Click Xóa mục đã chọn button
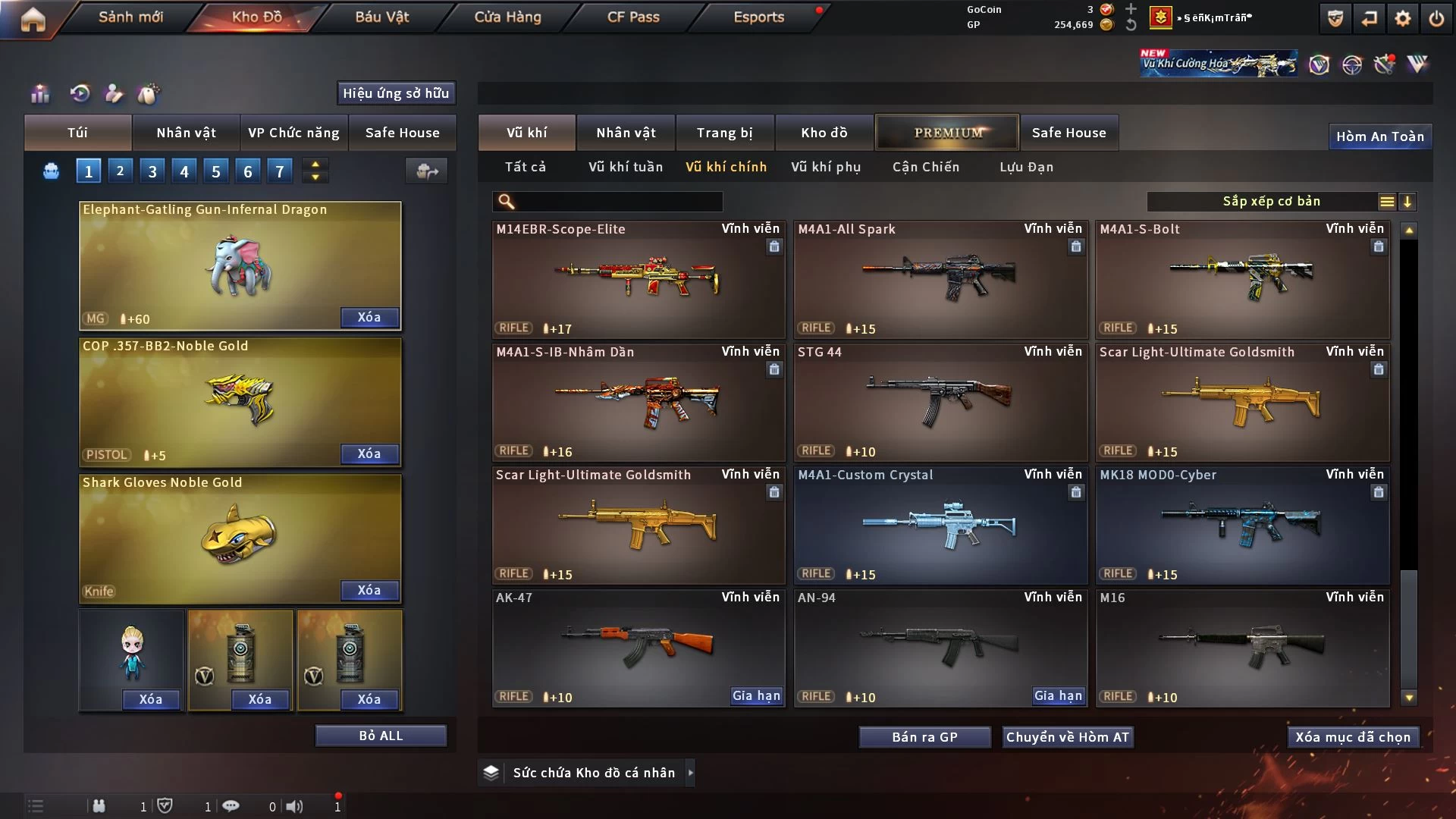 tap(1353, 737)
